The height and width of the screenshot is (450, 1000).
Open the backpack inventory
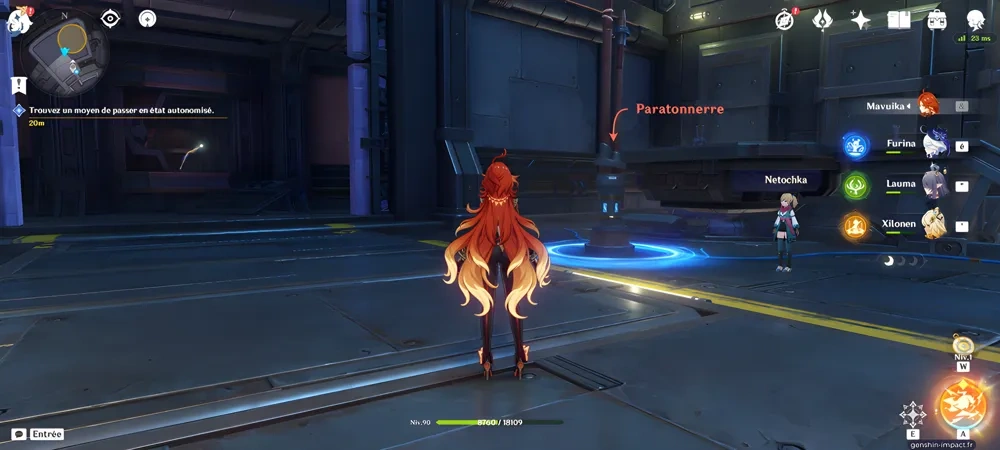[x=937, y=19]
